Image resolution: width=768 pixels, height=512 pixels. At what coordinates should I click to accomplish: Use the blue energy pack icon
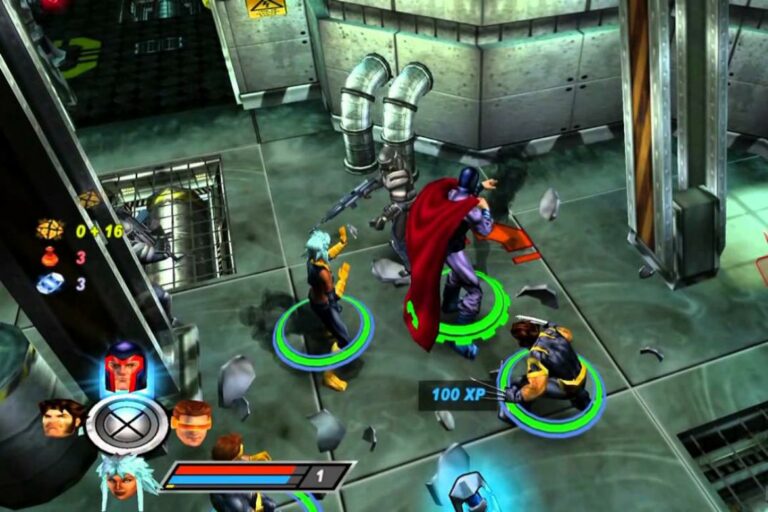pos(50,283)
